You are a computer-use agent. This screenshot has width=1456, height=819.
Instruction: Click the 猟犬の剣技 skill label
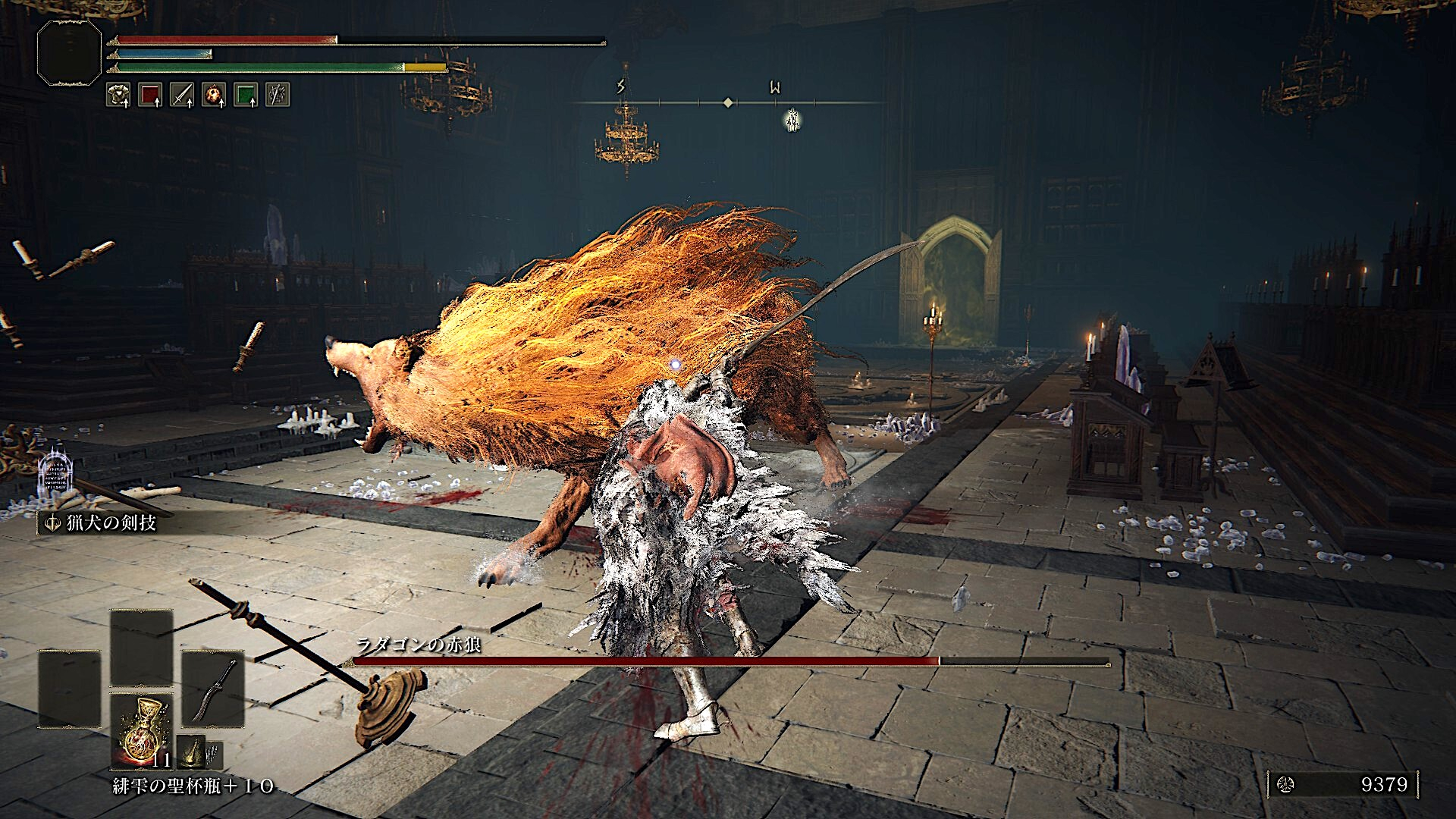point(103,523)
